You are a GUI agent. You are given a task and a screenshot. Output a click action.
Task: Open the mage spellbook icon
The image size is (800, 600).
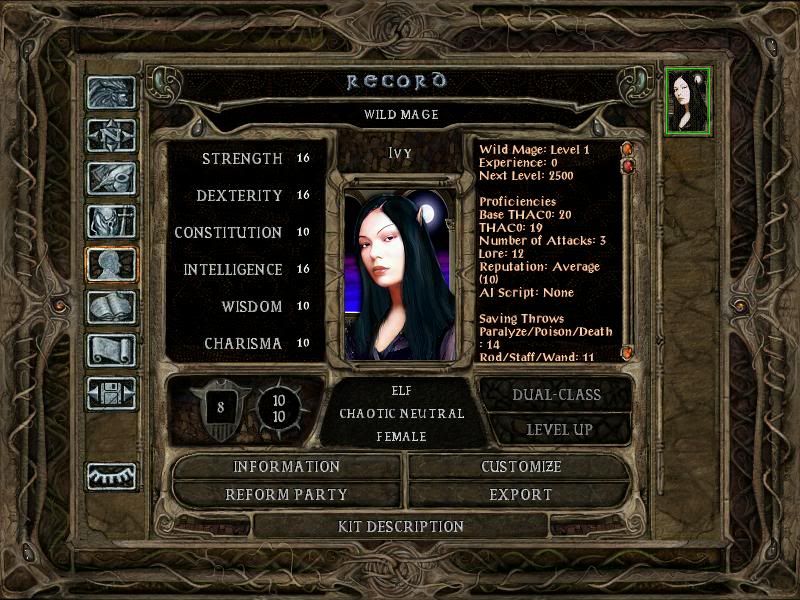click(111, 308)
